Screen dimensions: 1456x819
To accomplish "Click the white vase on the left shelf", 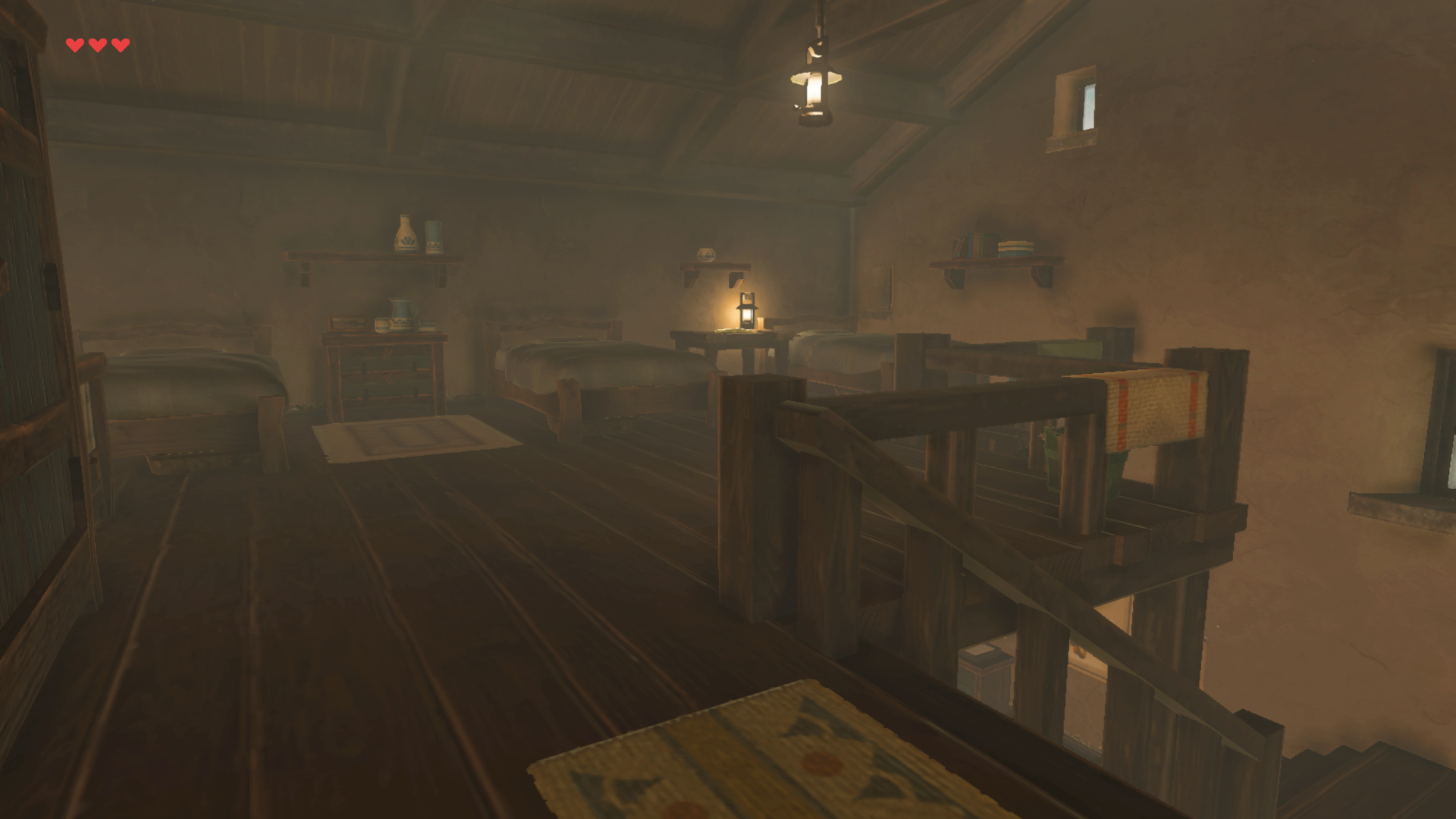I will 405,235.
